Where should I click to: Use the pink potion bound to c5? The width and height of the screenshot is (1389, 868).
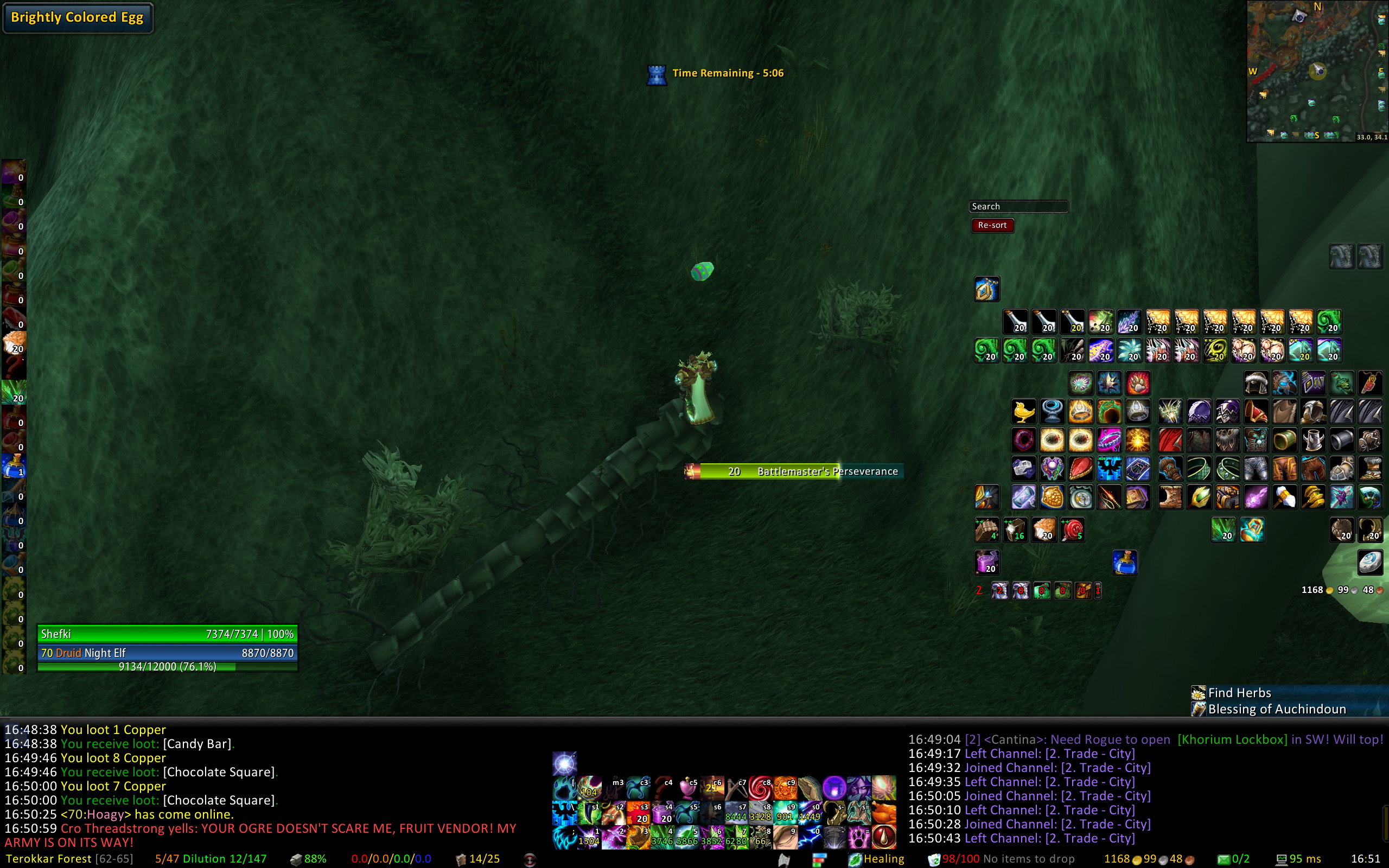point(687,789)
